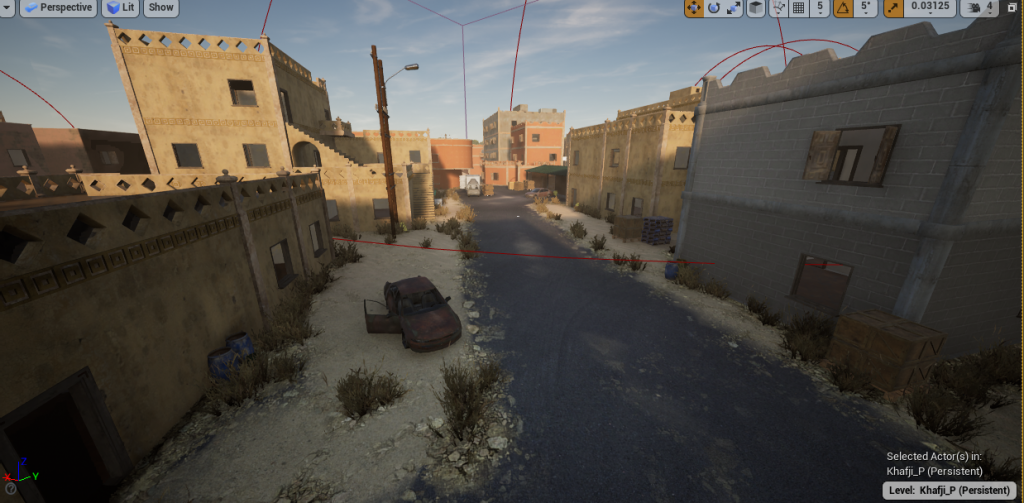The image size is (1024, 503).
Task: Select the scale gizmo tool
Action: (x=733, y=8)
